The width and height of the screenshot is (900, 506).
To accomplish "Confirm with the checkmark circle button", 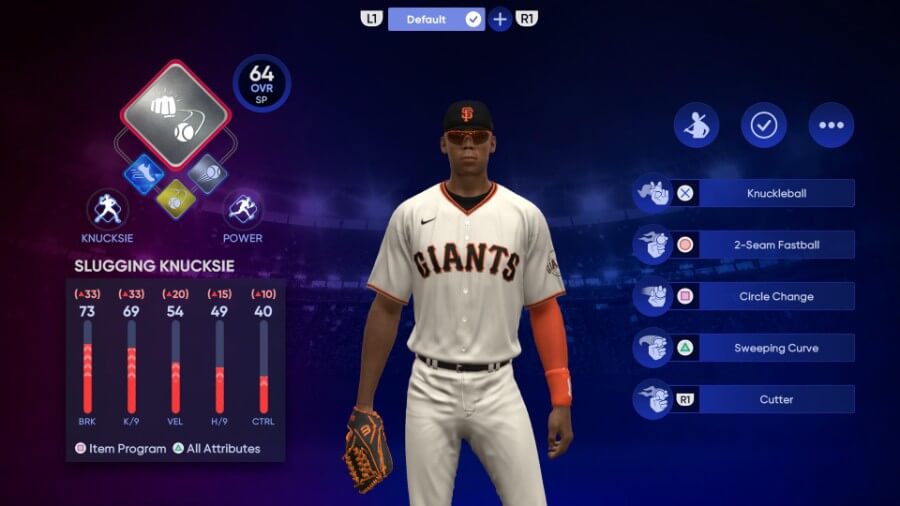I will pyautogui.click(x=764, y=125).
